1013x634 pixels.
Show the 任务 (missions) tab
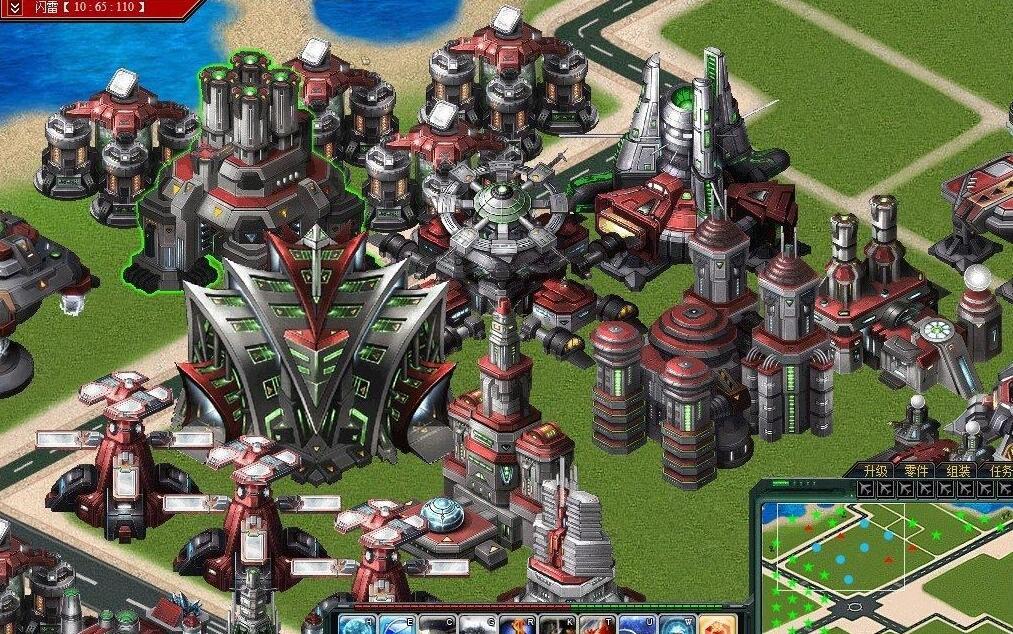[1000, 470]
